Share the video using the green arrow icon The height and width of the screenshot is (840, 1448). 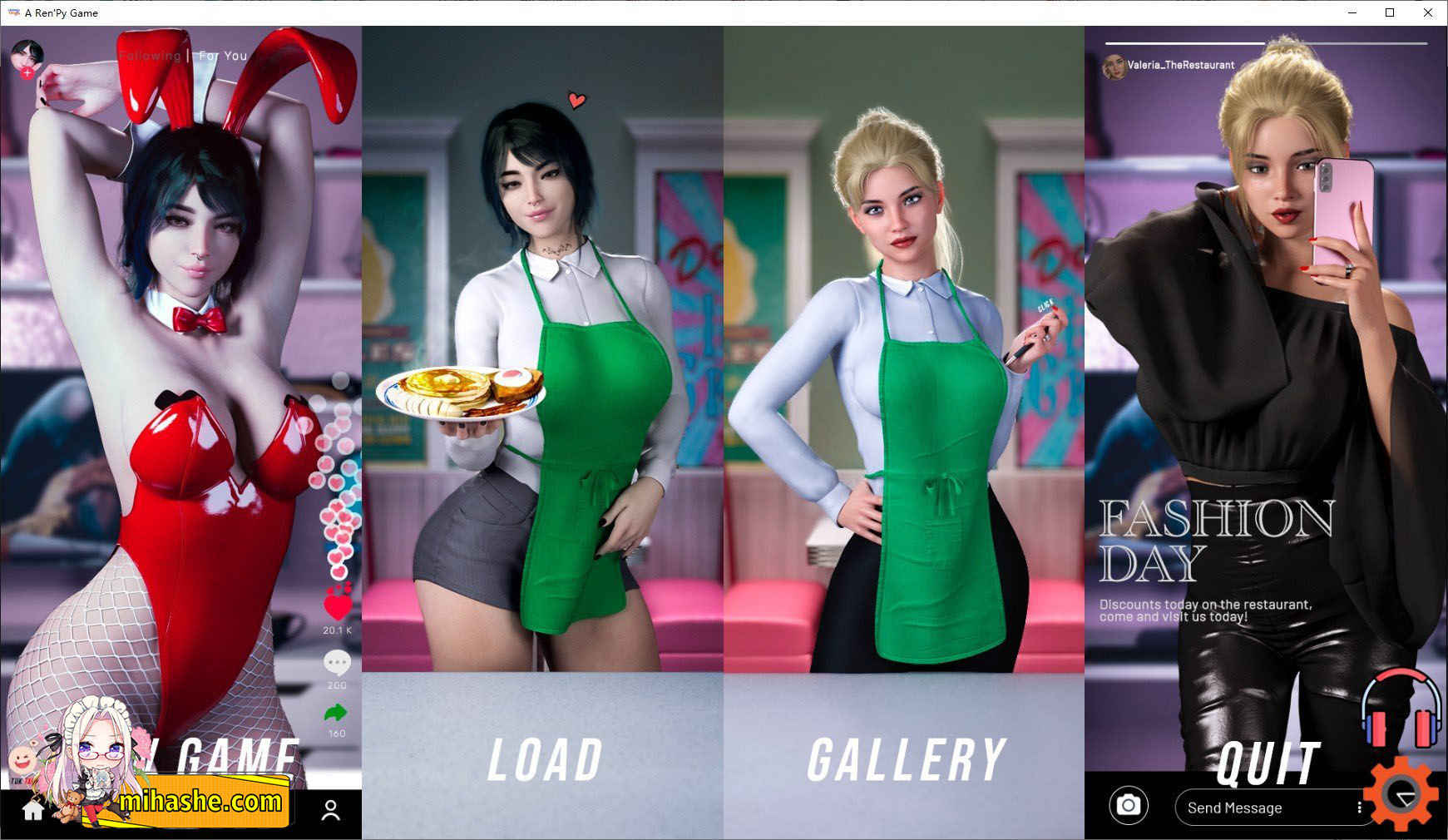[336, 712]
